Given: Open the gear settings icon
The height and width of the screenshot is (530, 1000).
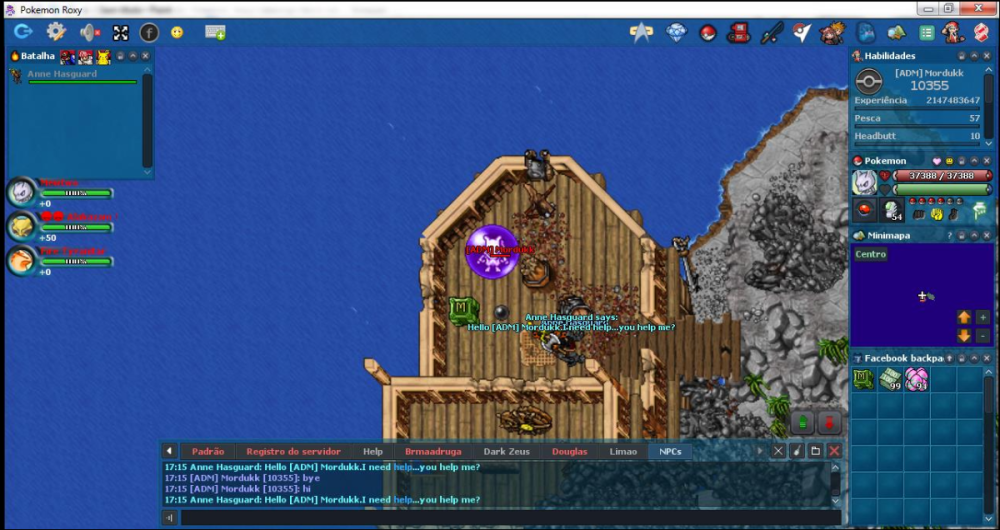Looking at the screenshot, I should (x=56, y=32).
